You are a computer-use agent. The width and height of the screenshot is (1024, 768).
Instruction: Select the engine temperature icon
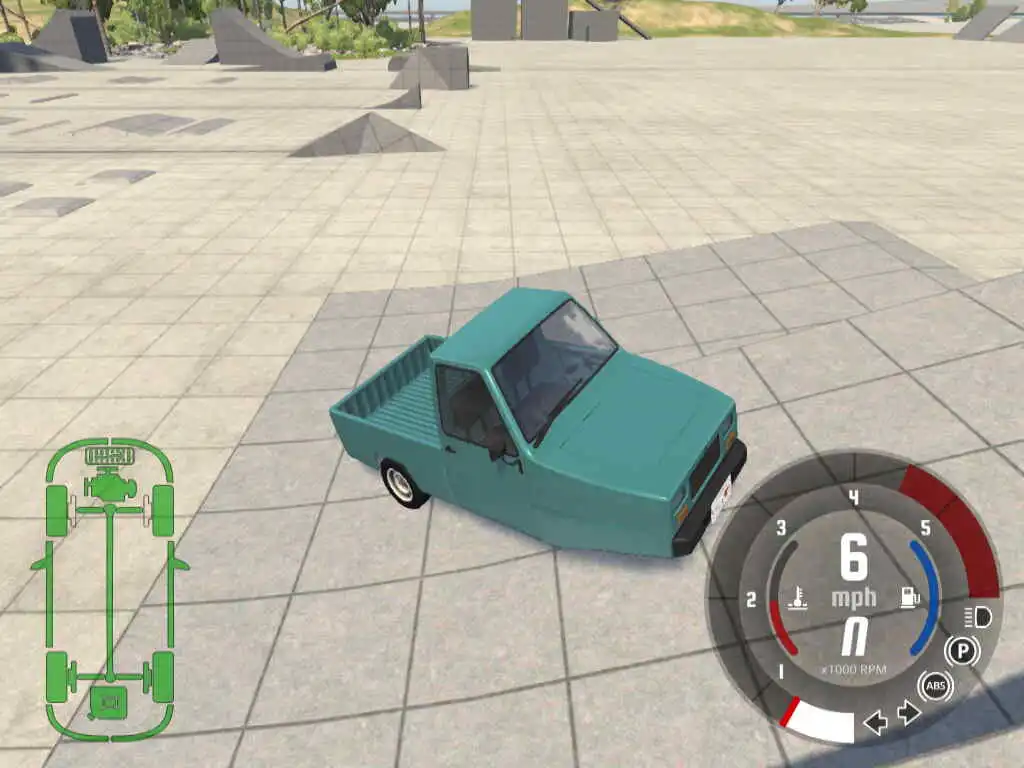[x=800, y=598]
